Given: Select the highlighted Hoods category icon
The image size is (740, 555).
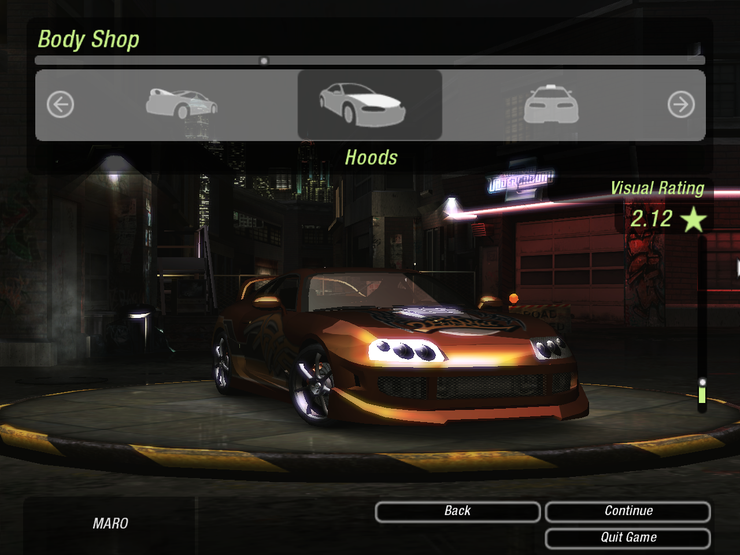Looking at the screenshot, I should (369, 104).
